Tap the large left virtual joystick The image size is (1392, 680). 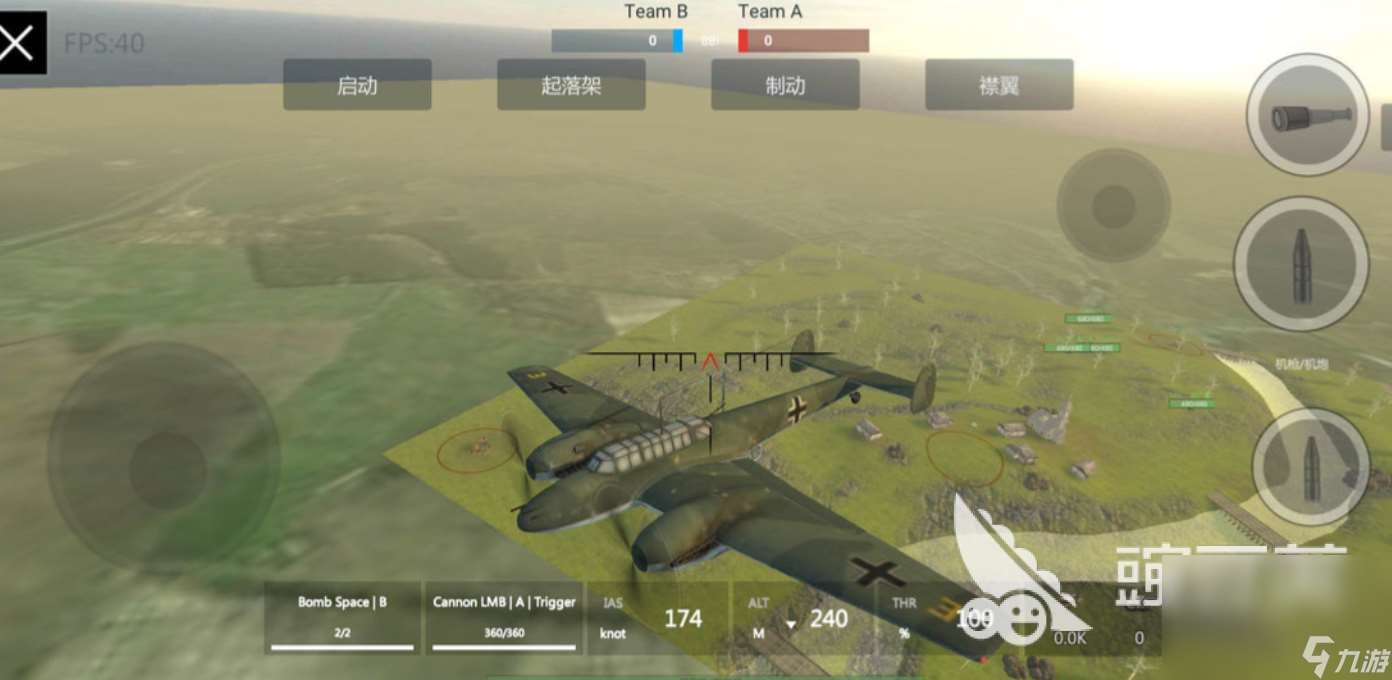point(165,459)
